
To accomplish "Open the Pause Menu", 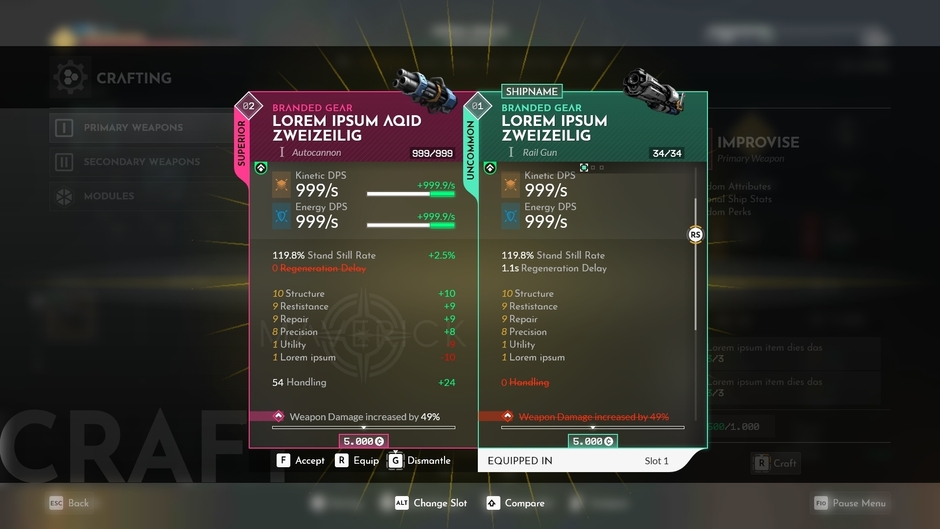I will click(x=849, y=503).
